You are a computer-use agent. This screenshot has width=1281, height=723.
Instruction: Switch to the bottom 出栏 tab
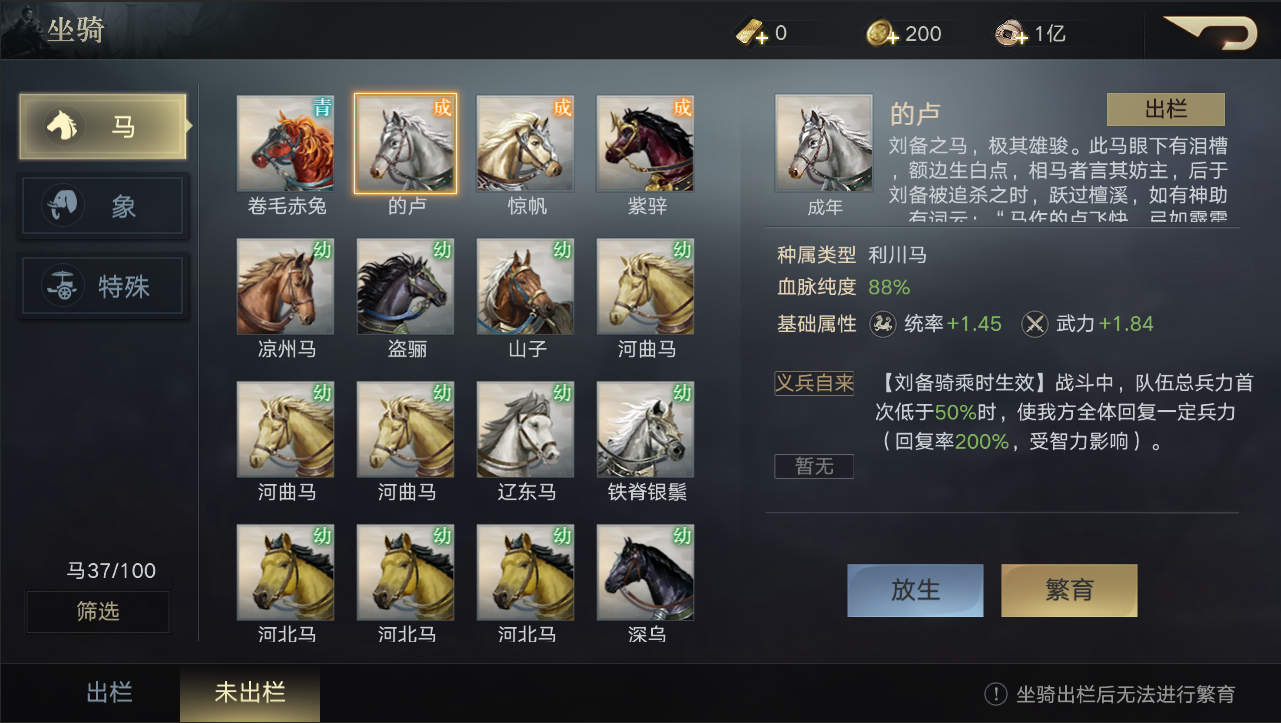coord(109,693)
